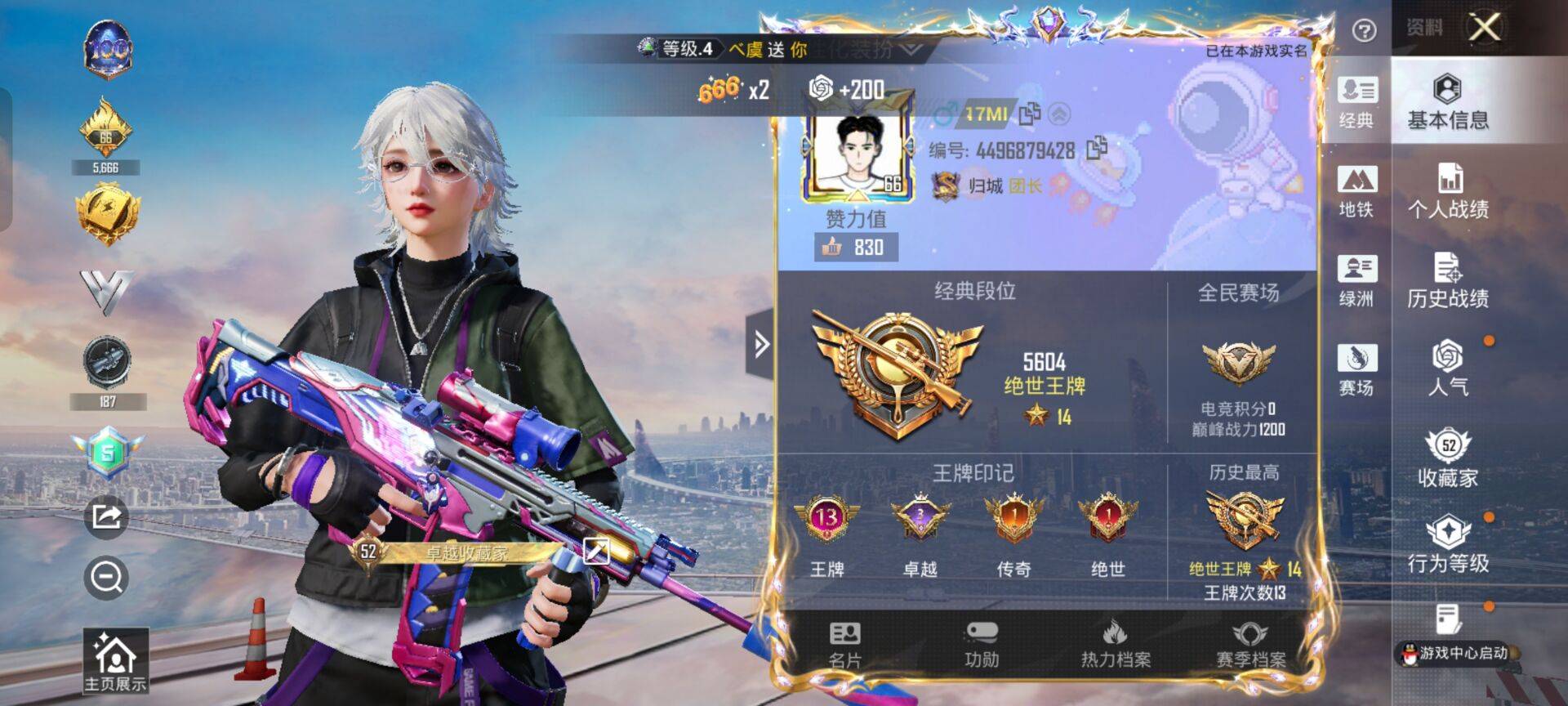Switch to the 赛场 mode tab

1356,369
